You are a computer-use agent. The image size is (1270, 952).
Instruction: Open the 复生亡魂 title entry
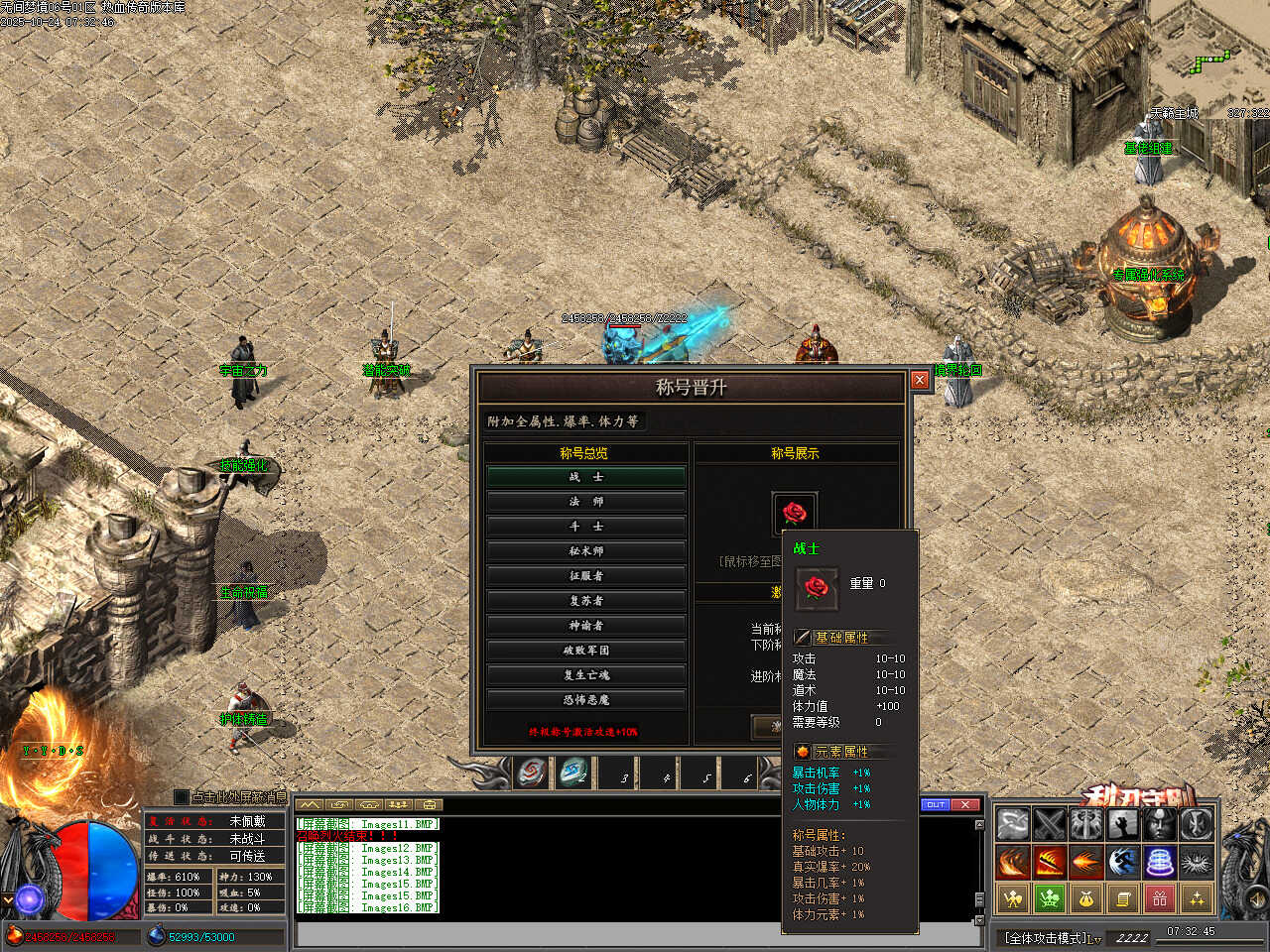[585, 675]
